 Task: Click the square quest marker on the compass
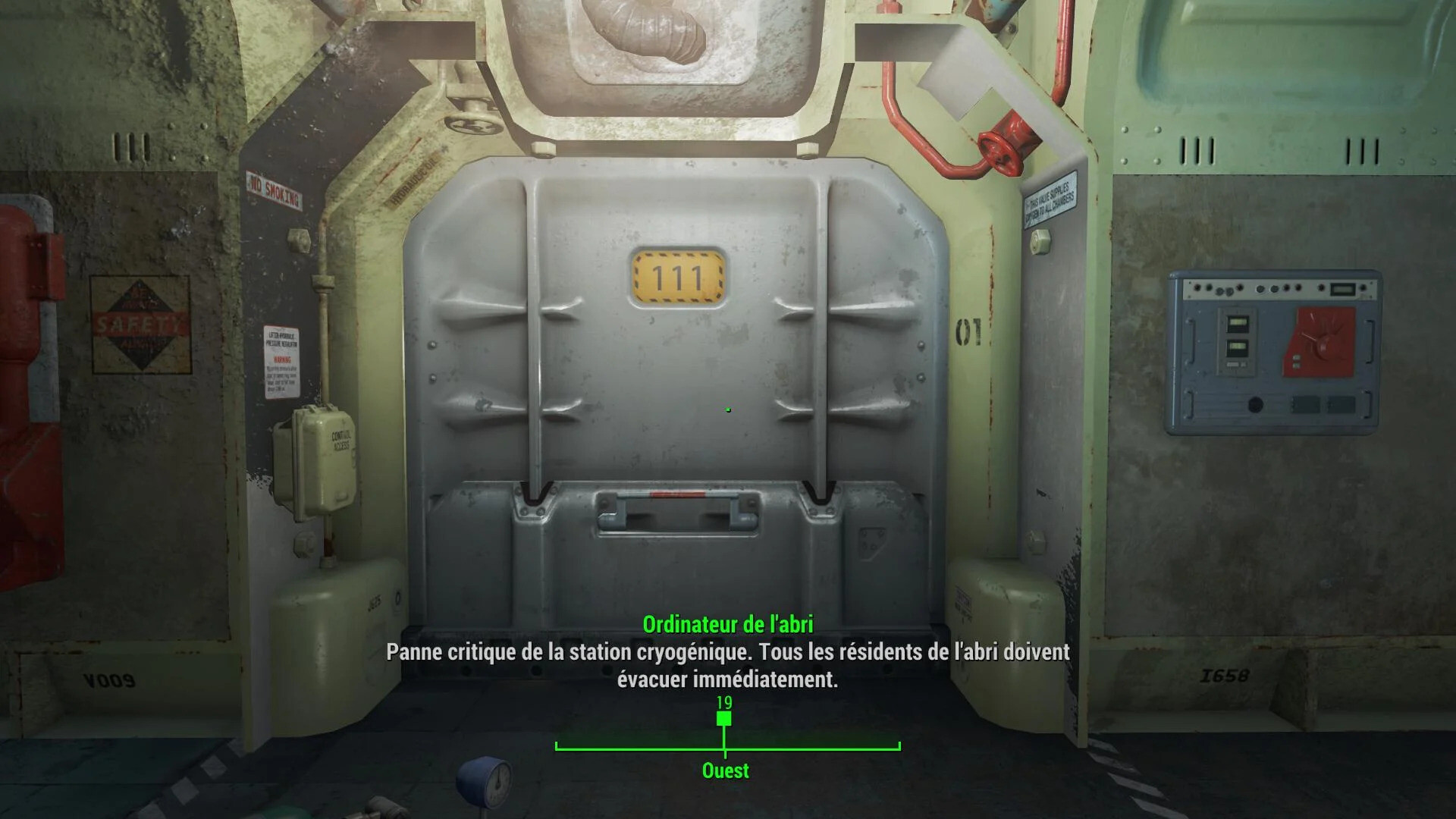coord(724,719)
